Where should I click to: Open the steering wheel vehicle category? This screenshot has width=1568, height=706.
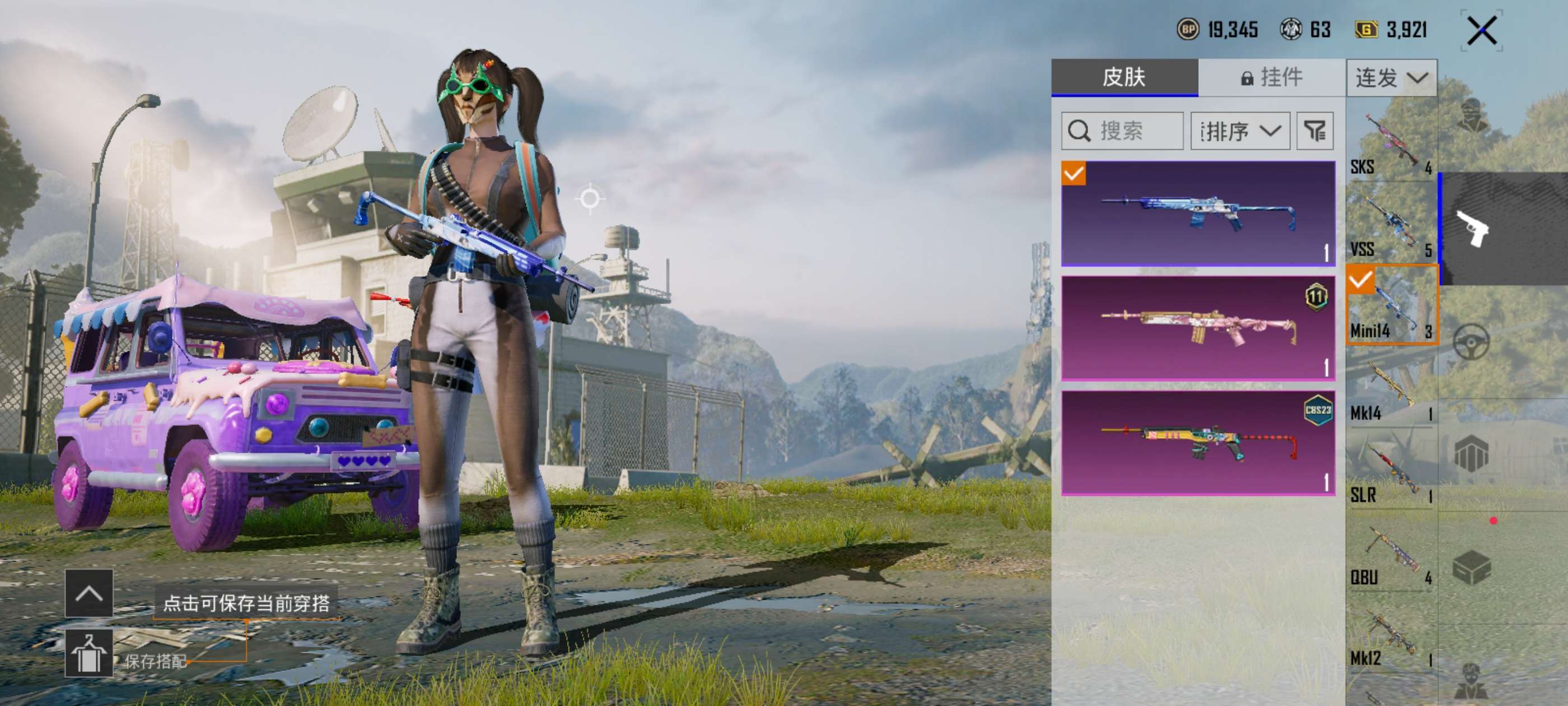point(1472,342)
